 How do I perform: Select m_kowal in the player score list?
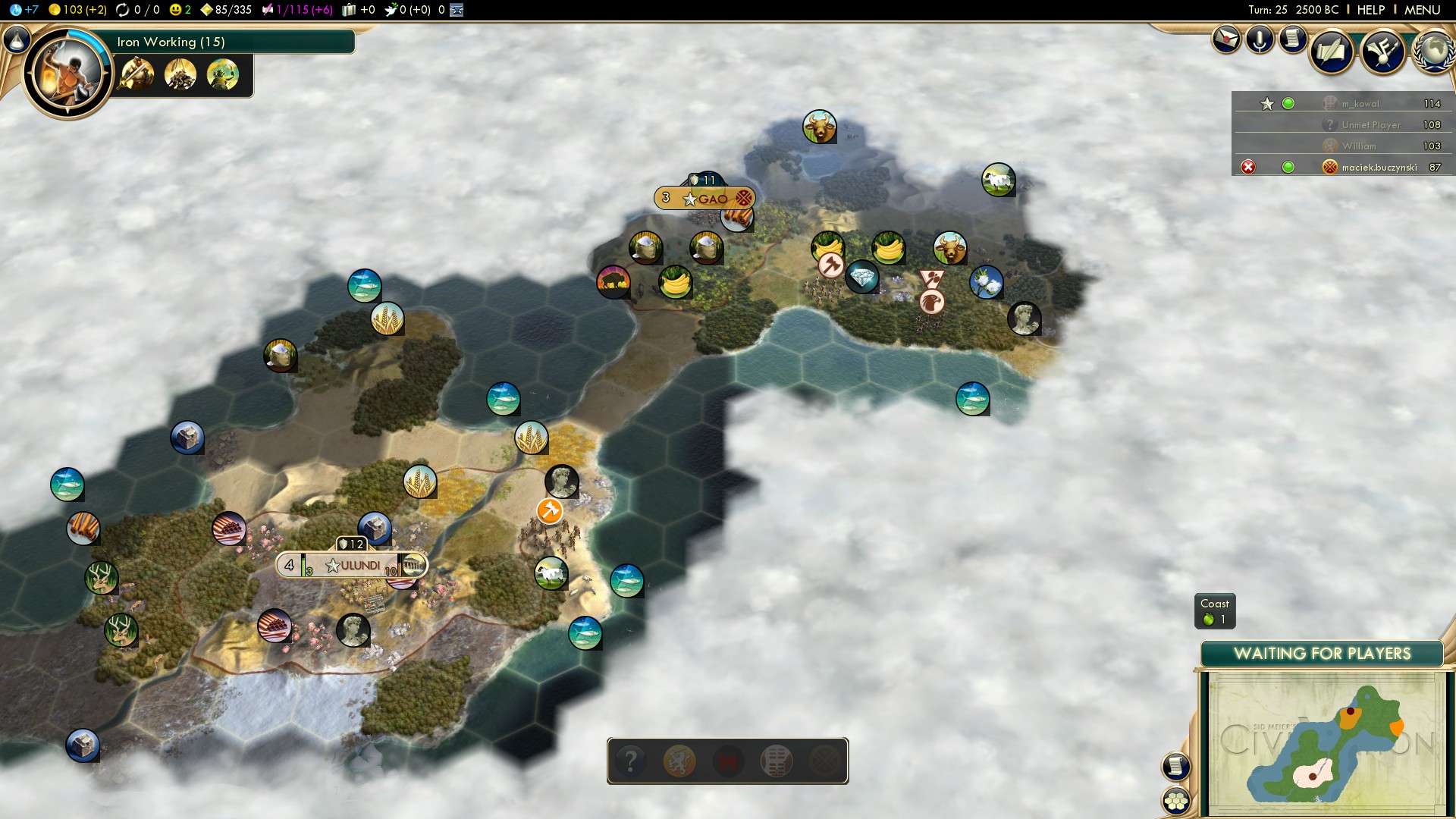point(1360,104)
